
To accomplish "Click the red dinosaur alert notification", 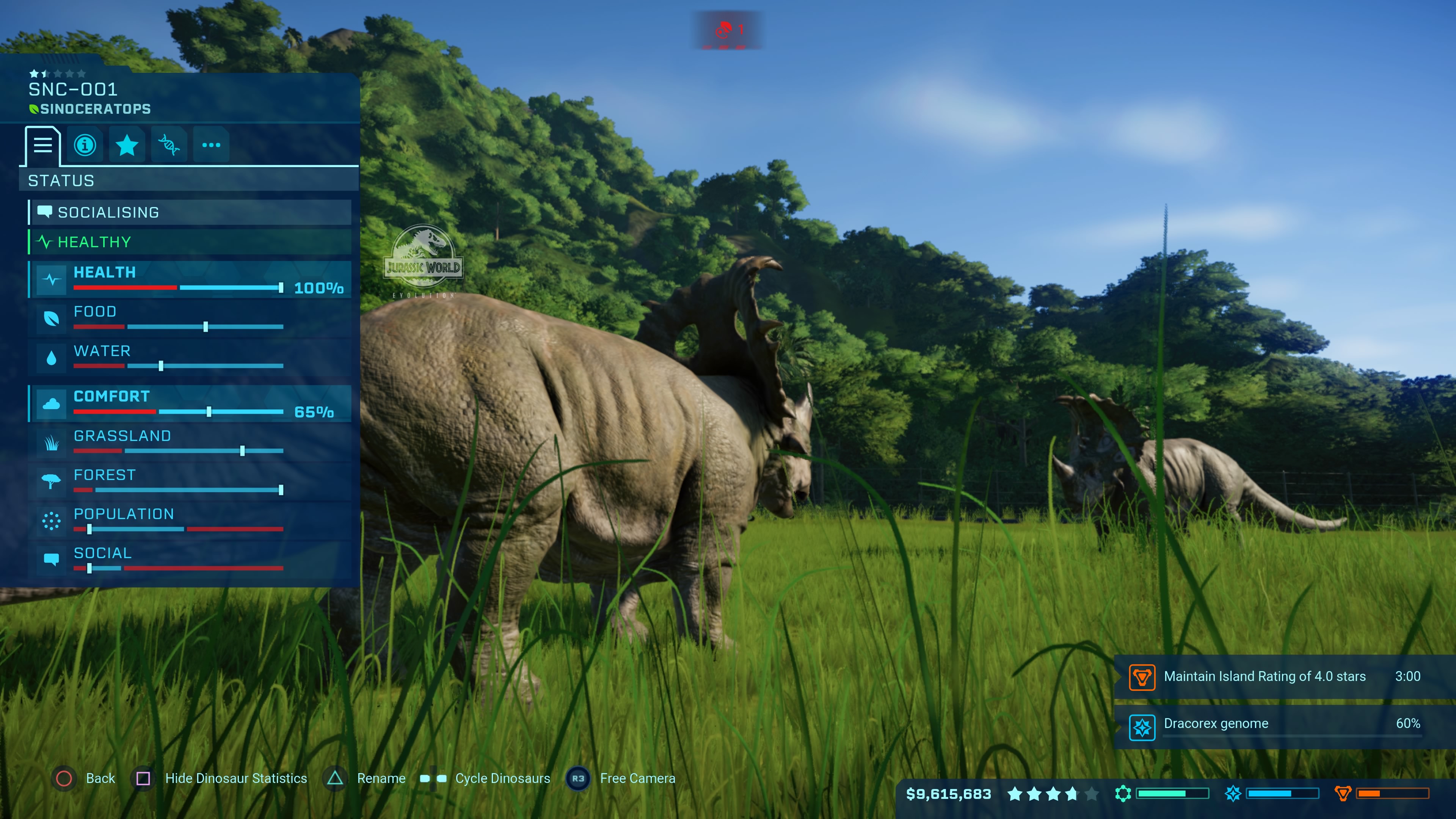I will 728,30.
